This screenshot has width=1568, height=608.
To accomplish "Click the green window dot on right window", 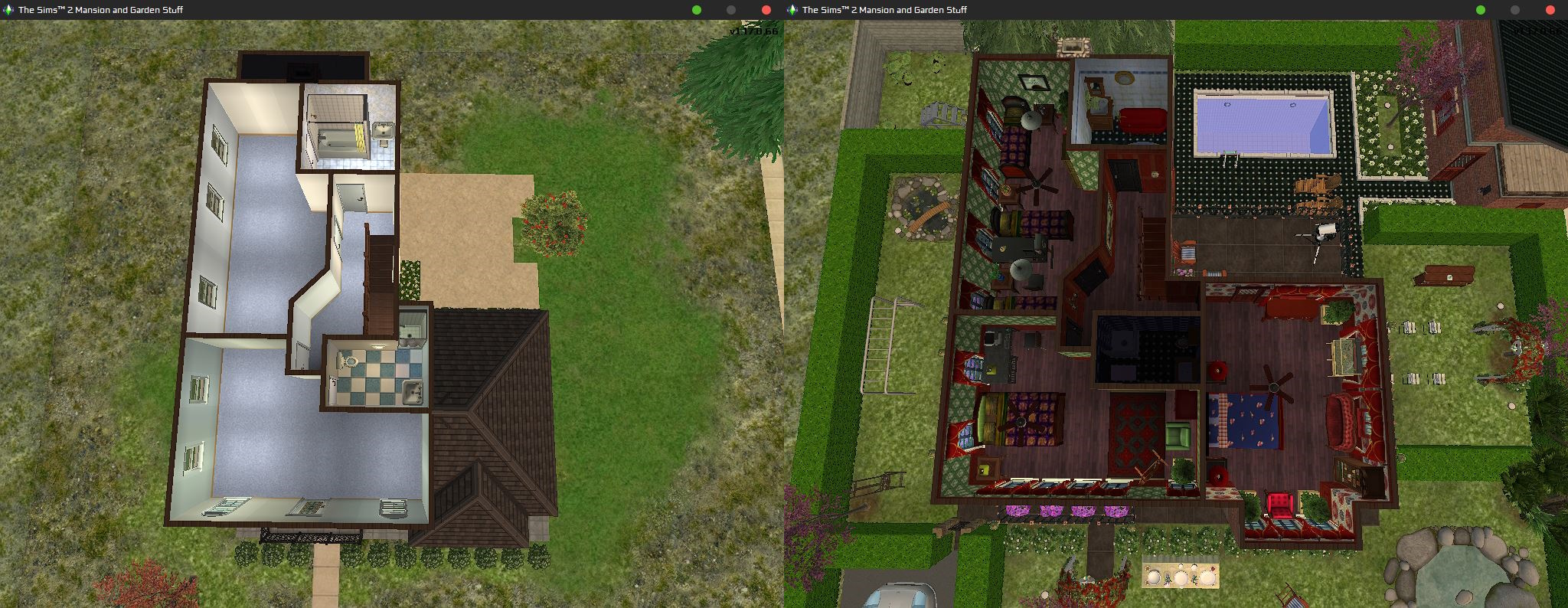I will (x=1479, y=10).
